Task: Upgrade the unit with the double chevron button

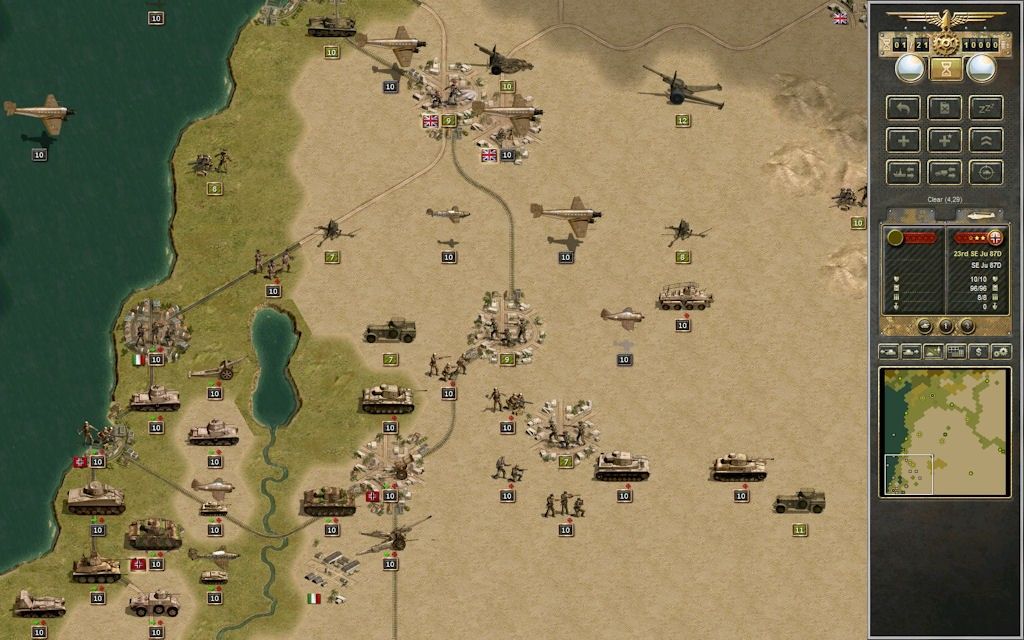Action: (x=986, y=140)
